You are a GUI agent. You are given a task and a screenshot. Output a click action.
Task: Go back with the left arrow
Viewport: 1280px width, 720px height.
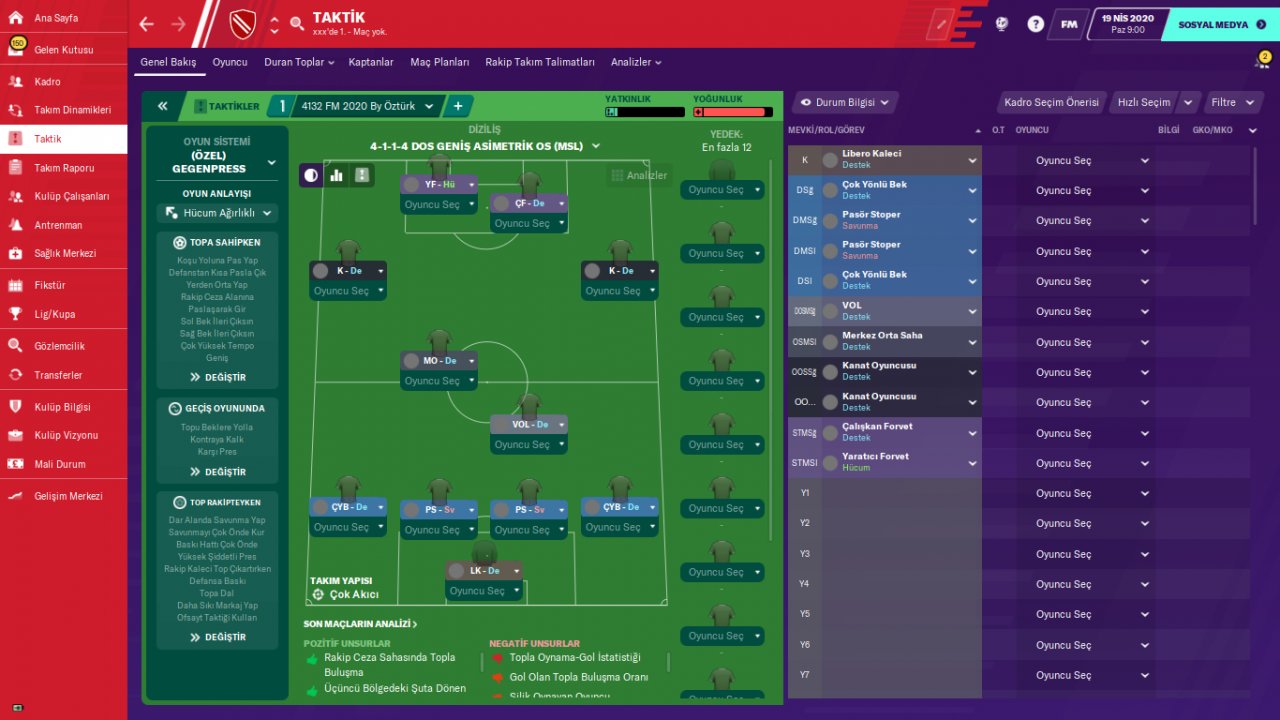coord(147,24)
